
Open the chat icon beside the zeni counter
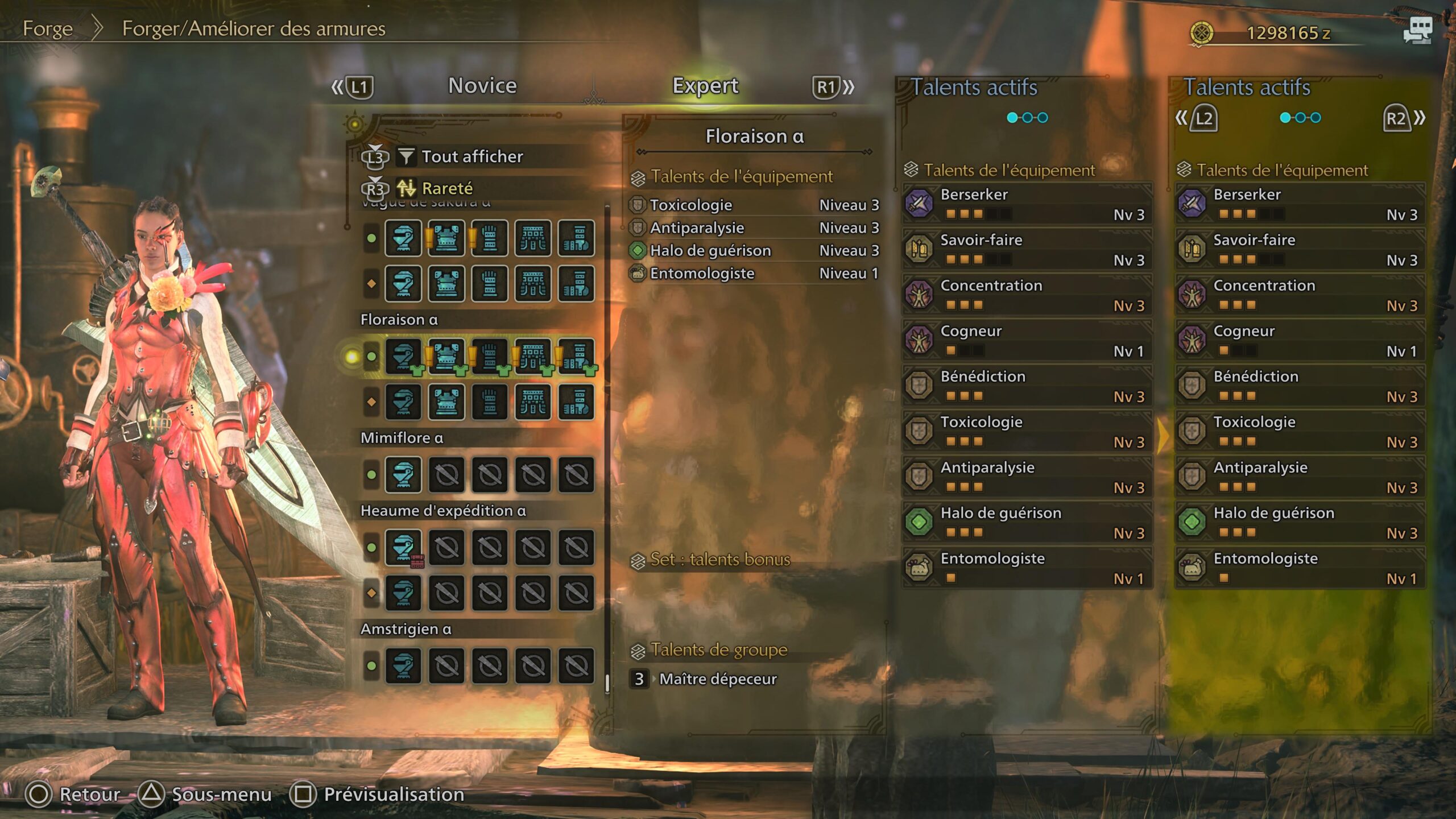(1418, 30)
